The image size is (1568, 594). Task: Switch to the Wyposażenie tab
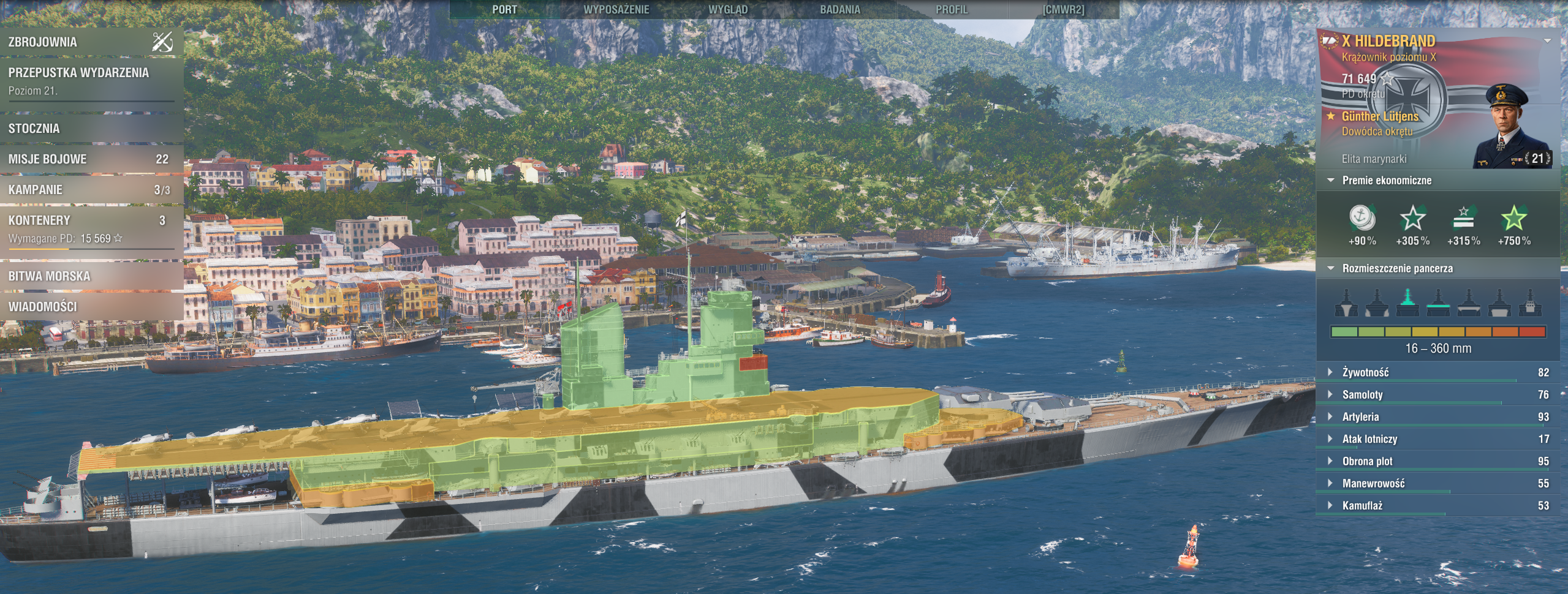coord(616,10)
